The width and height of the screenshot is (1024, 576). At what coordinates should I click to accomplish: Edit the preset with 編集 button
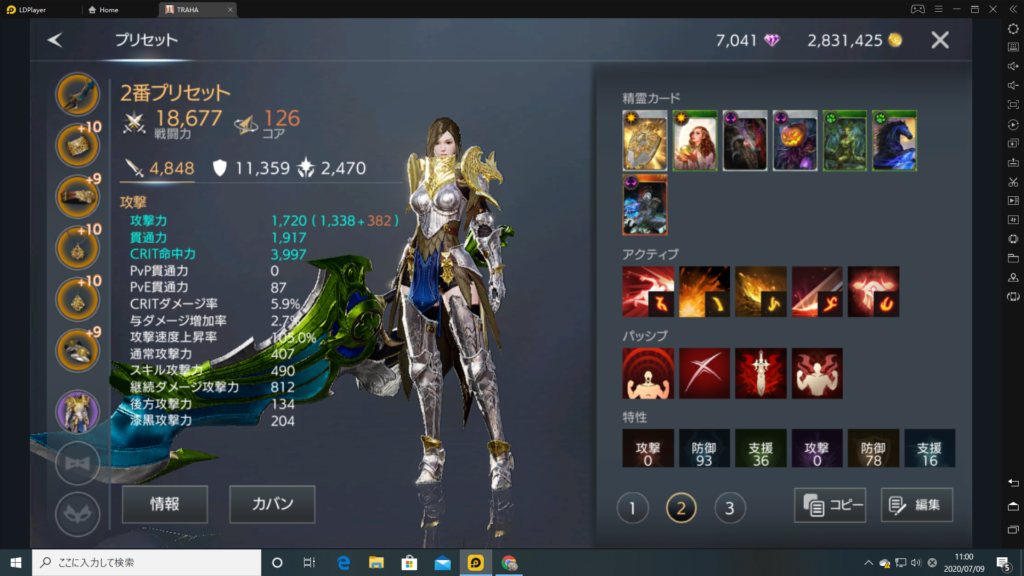click(917, 505)
